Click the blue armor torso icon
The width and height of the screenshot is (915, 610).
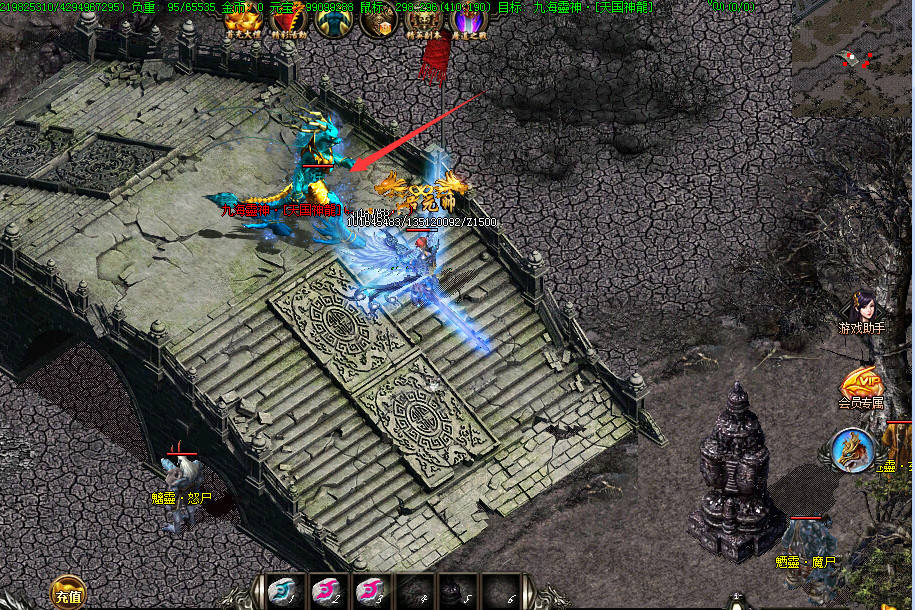click(333, 21)
